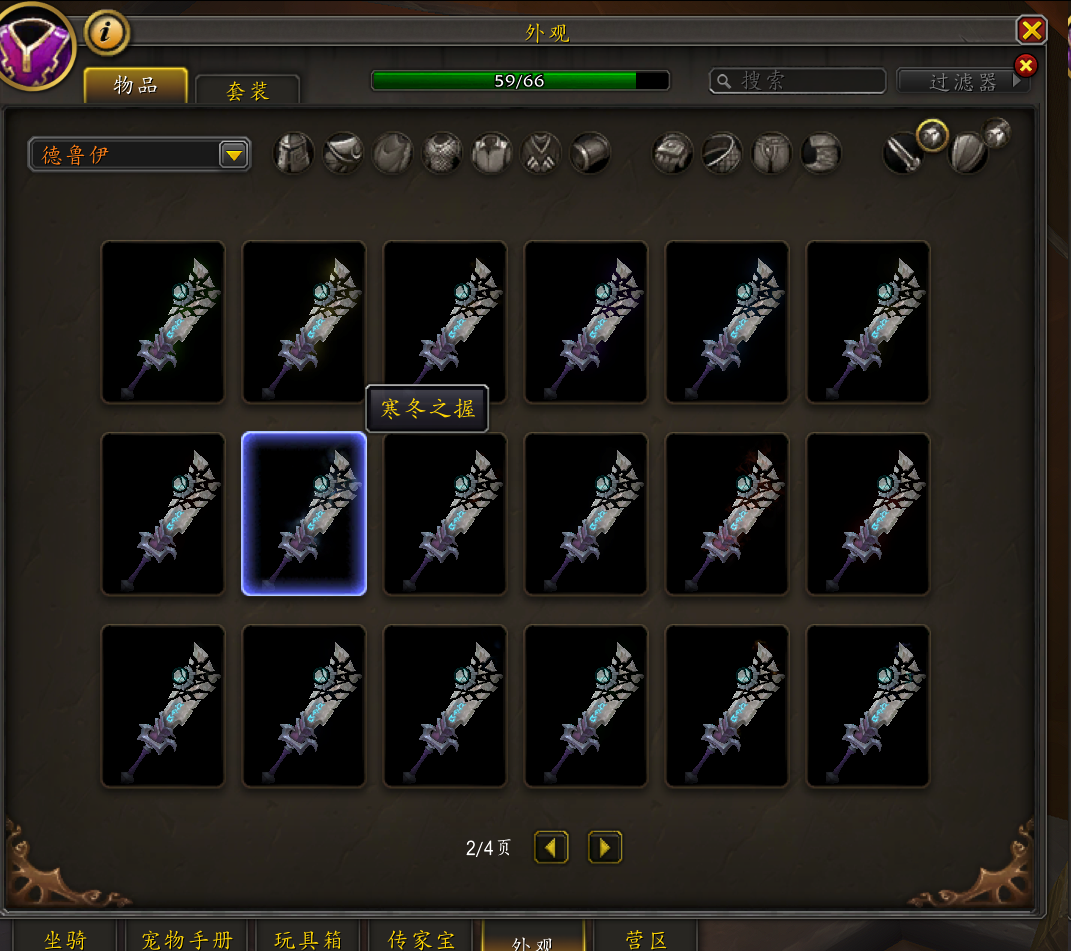Screen dimensions: 1071x951
Task: Pick the chainmail chest slot icon
Action: (442, 154)
